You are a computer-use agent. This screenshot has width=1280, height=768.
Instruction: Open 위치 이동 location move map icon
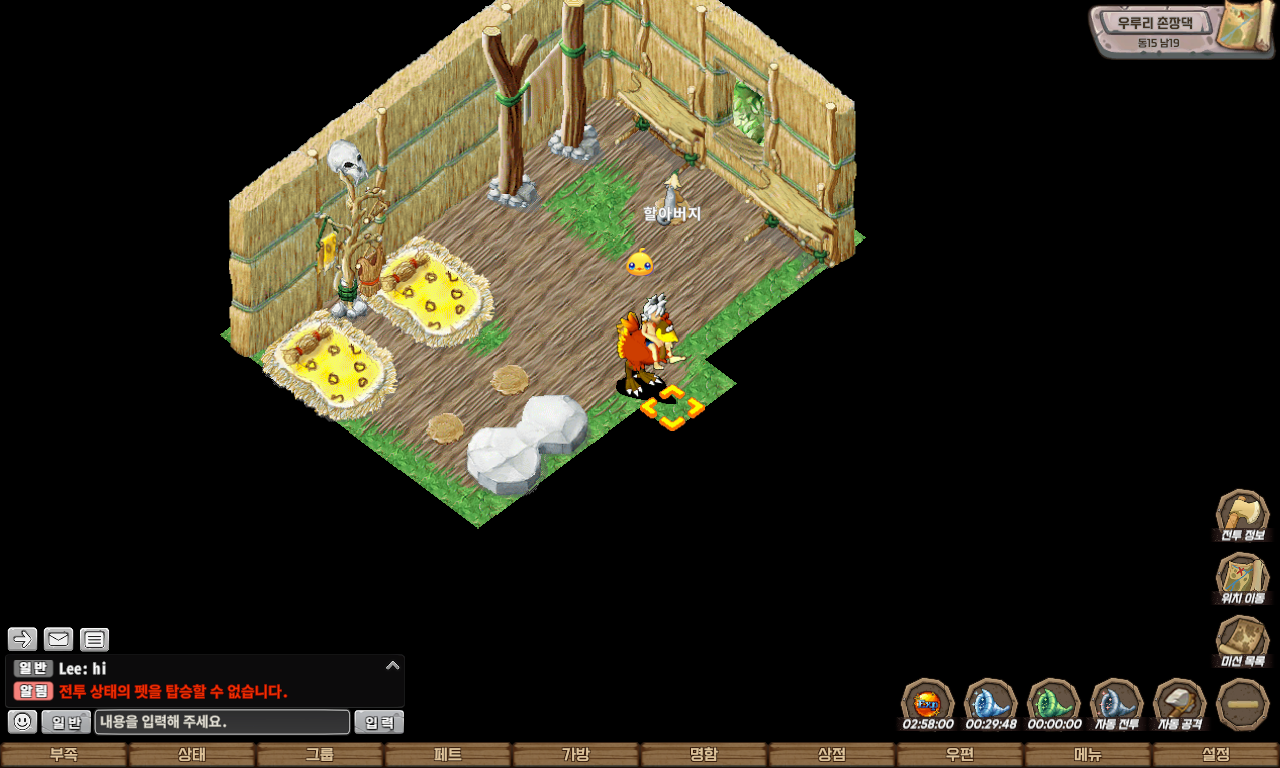[1242, 578]
